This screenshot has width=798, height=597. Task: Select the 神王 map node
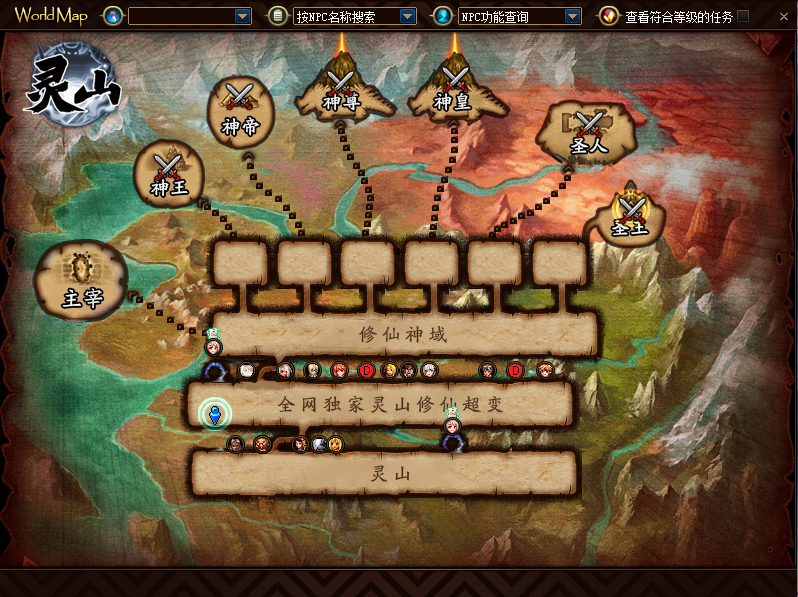[169, 174]
